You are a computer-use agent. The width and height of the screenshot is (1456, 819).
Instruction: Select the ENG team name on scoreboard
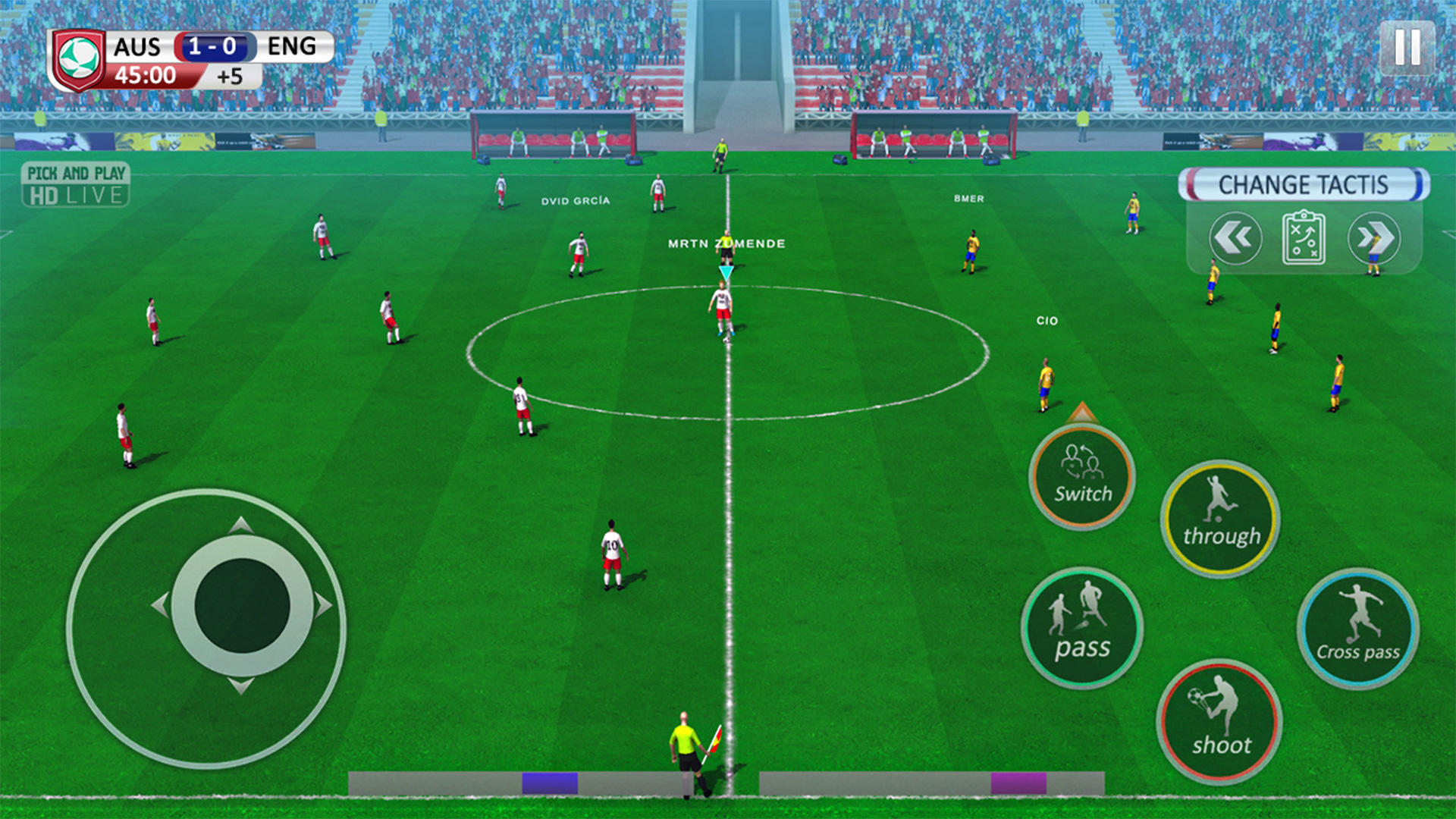click(292, 47)
